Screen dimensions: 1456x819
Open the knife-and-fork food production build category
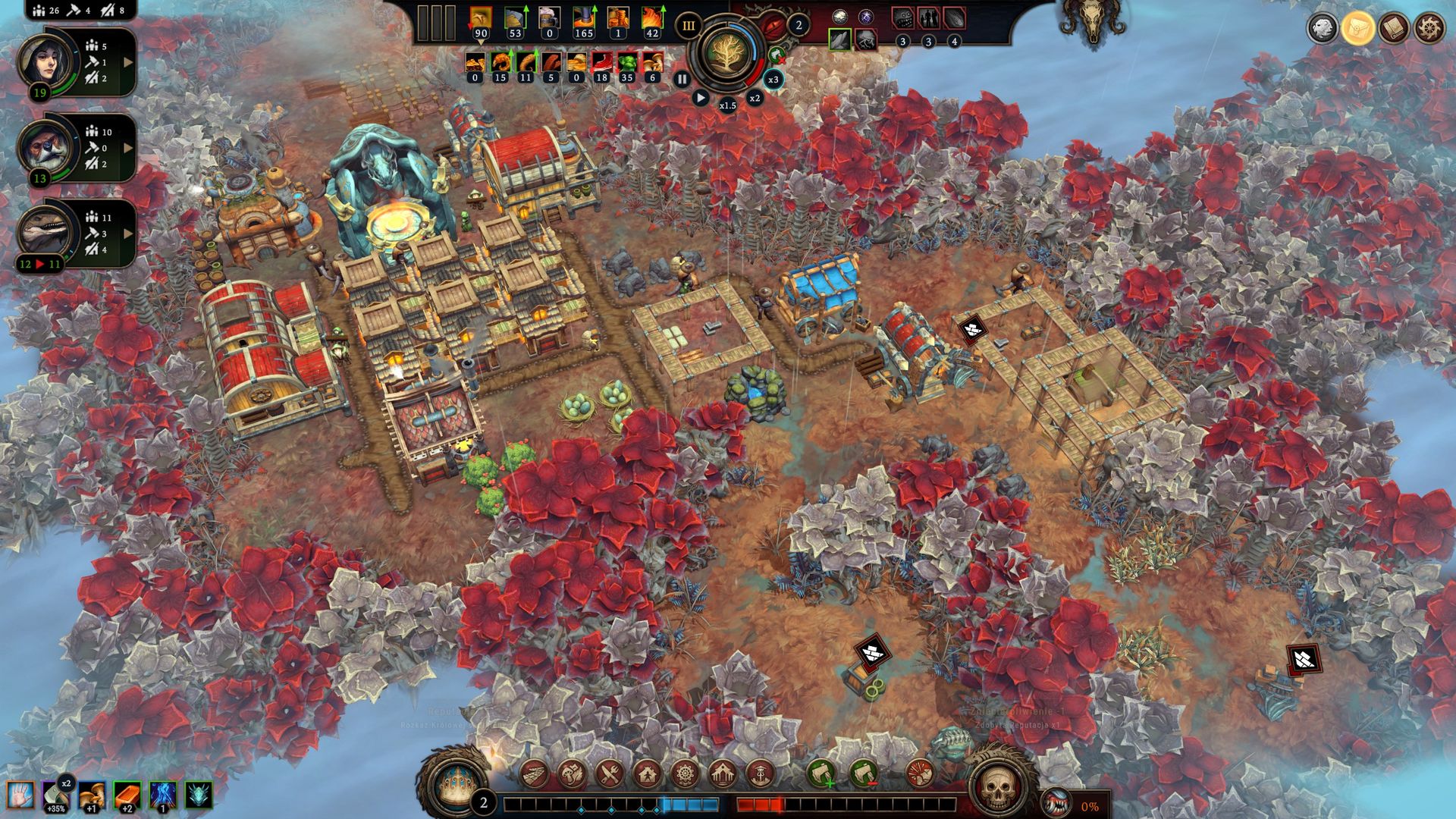click(x=609, y=774)
